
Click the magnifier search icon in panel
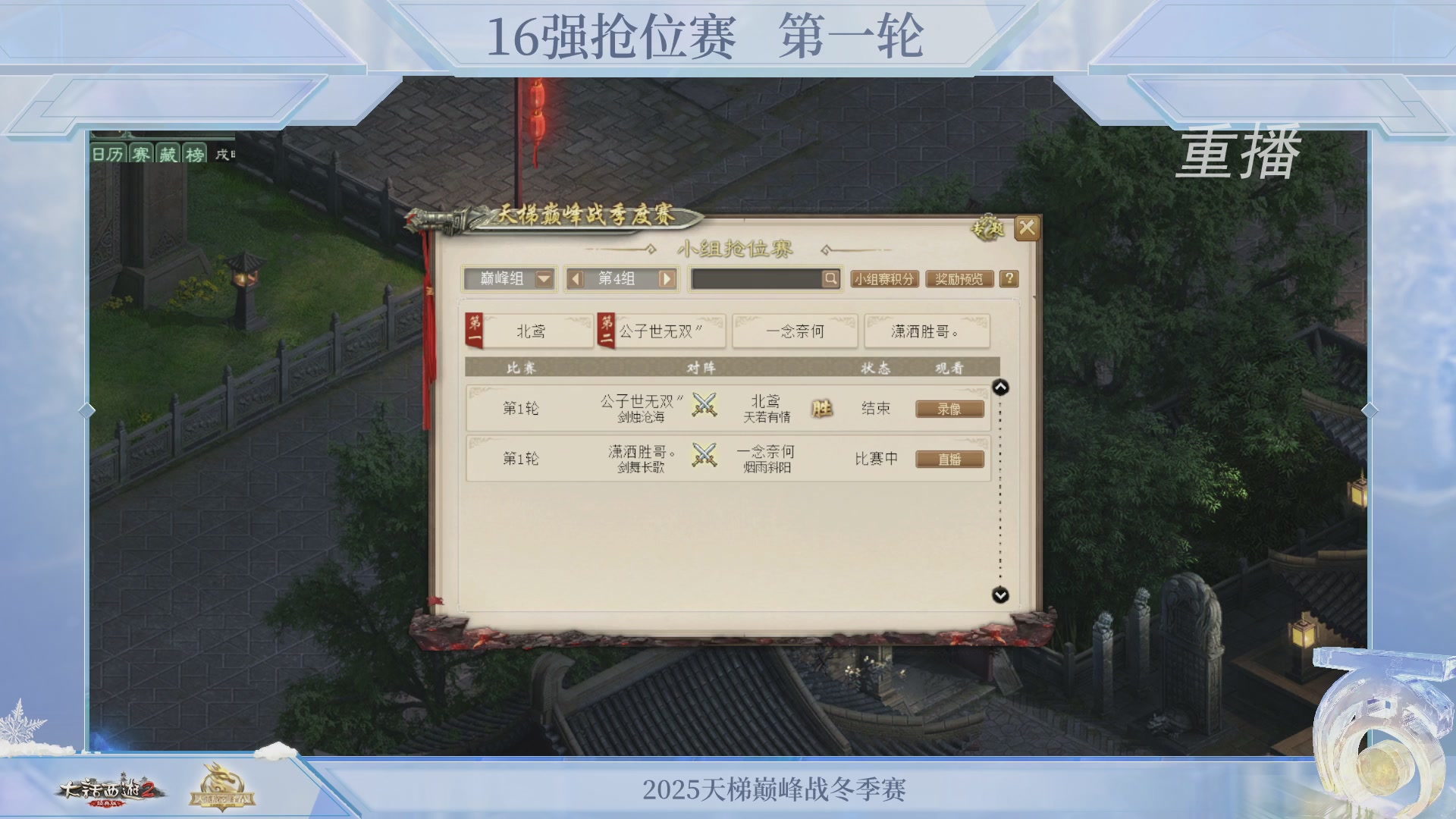coord(831,279)
